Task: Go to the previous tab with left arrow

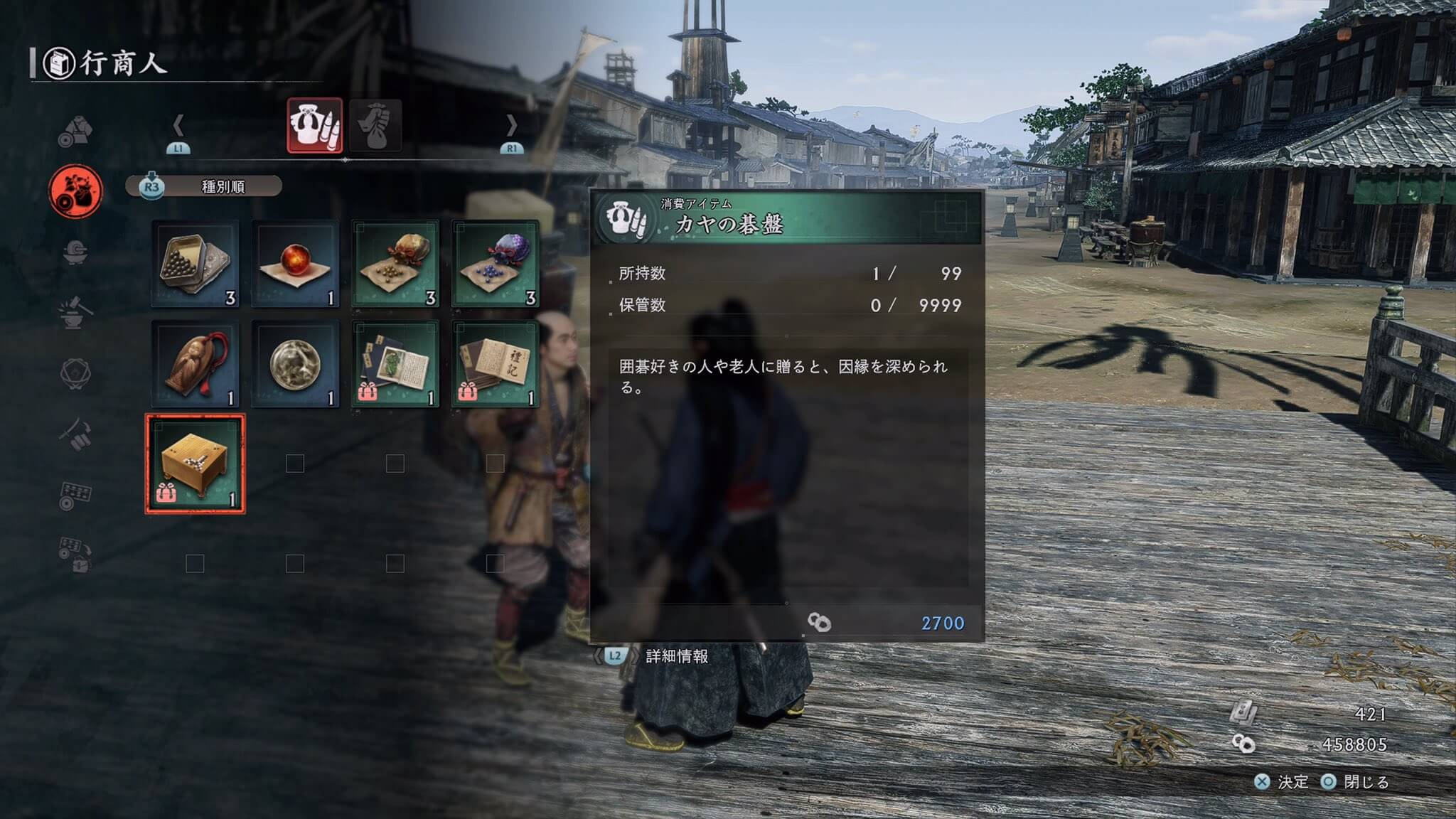Action: point(178,127)
